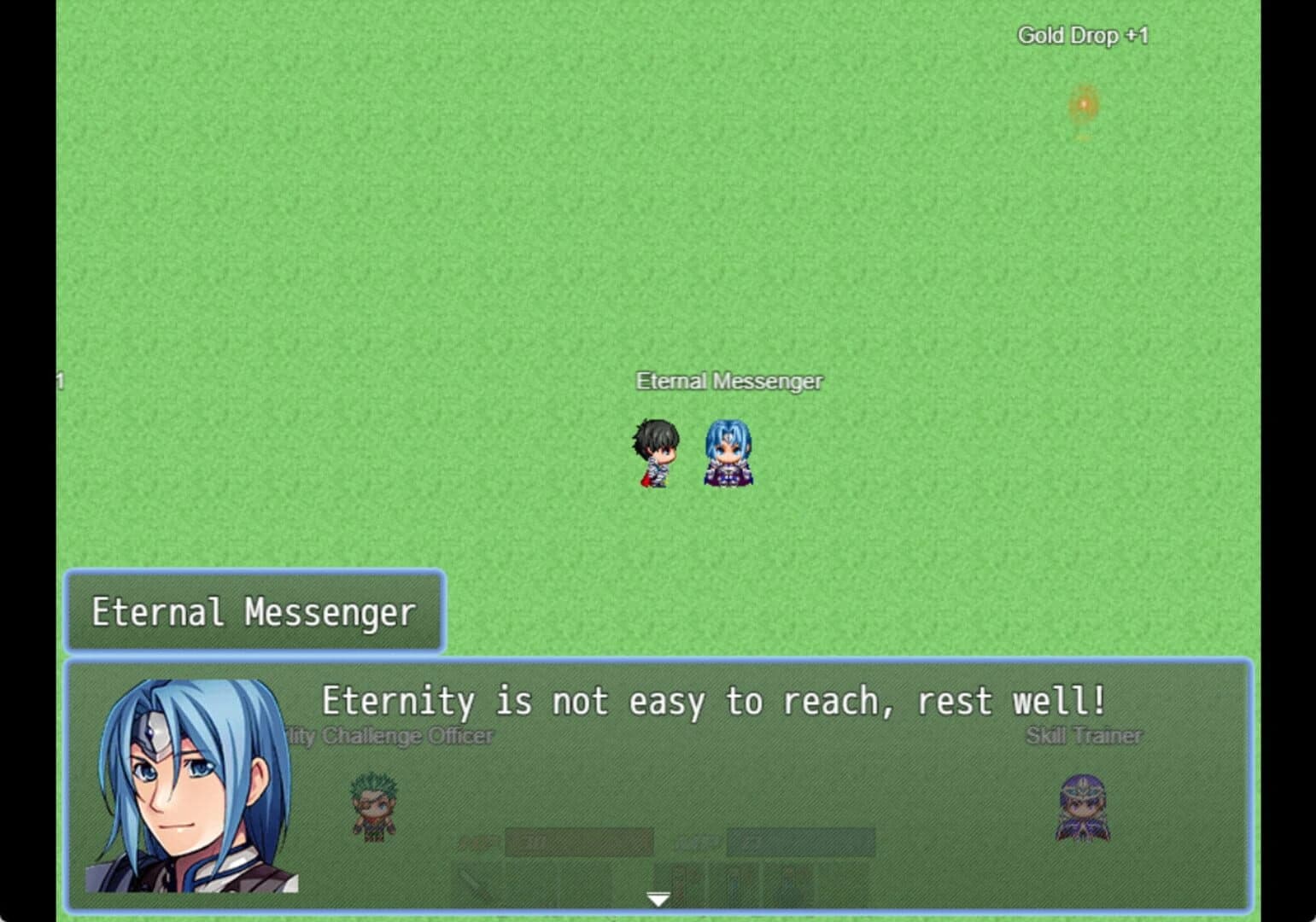Click the blue MP bar
1316x922 pixels.
pos(798,841)
